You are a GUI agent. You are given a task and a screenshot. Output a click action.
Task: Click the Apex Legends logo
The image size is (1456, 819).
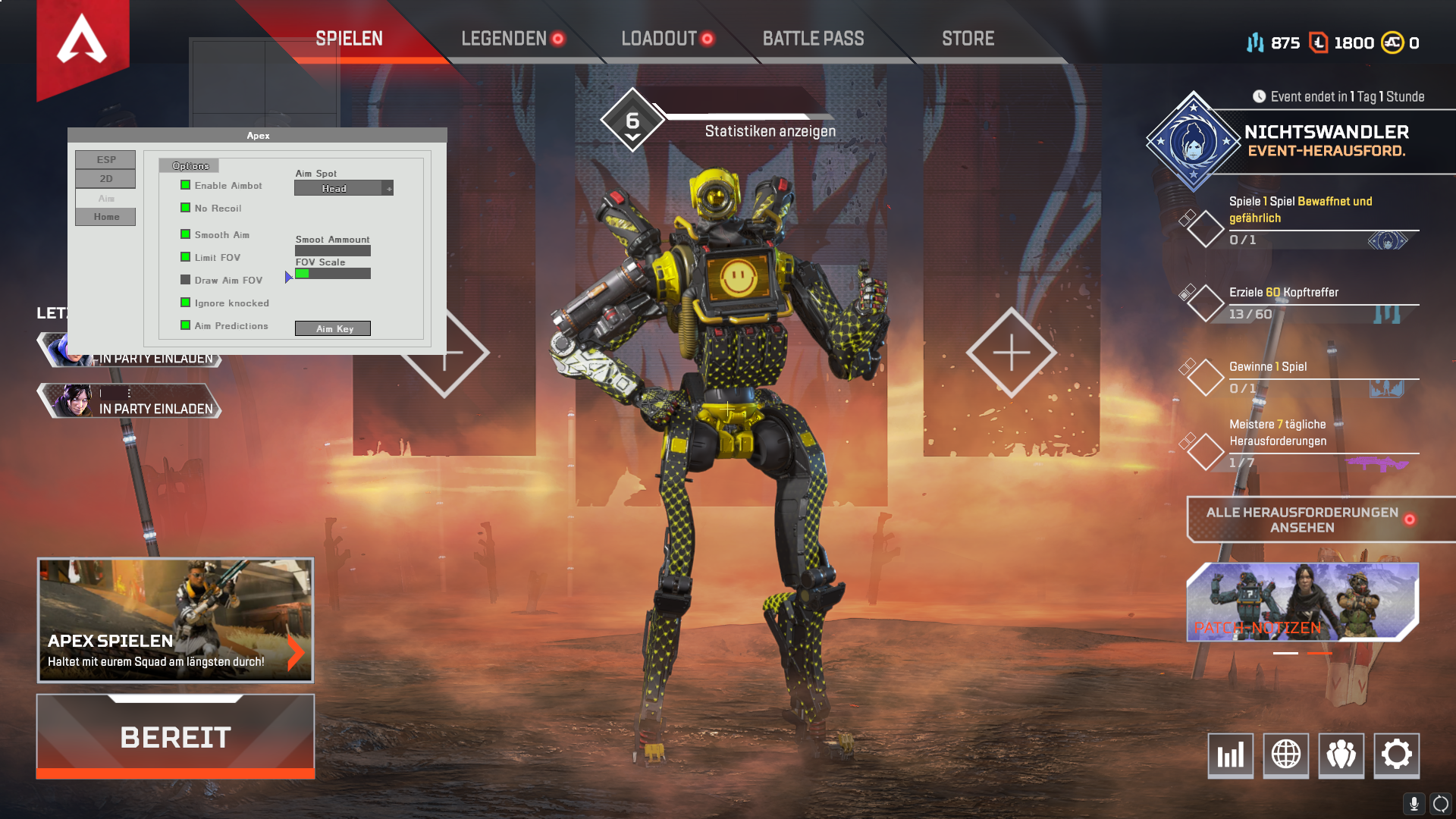tap(82, 42)
